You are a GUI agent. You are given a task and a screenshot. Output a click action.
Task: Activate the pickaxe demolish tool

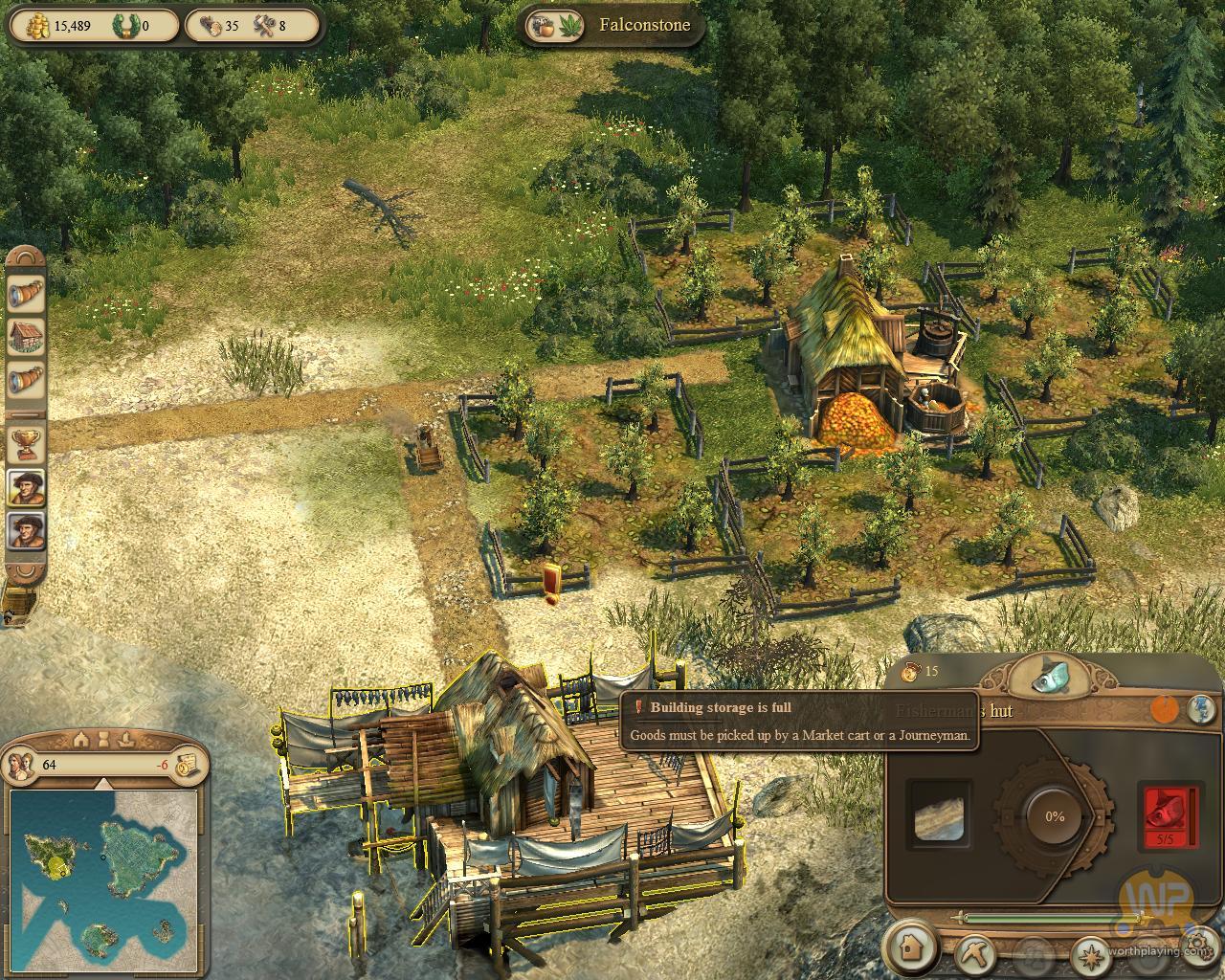pyautogui.click(x=976, y=952)
